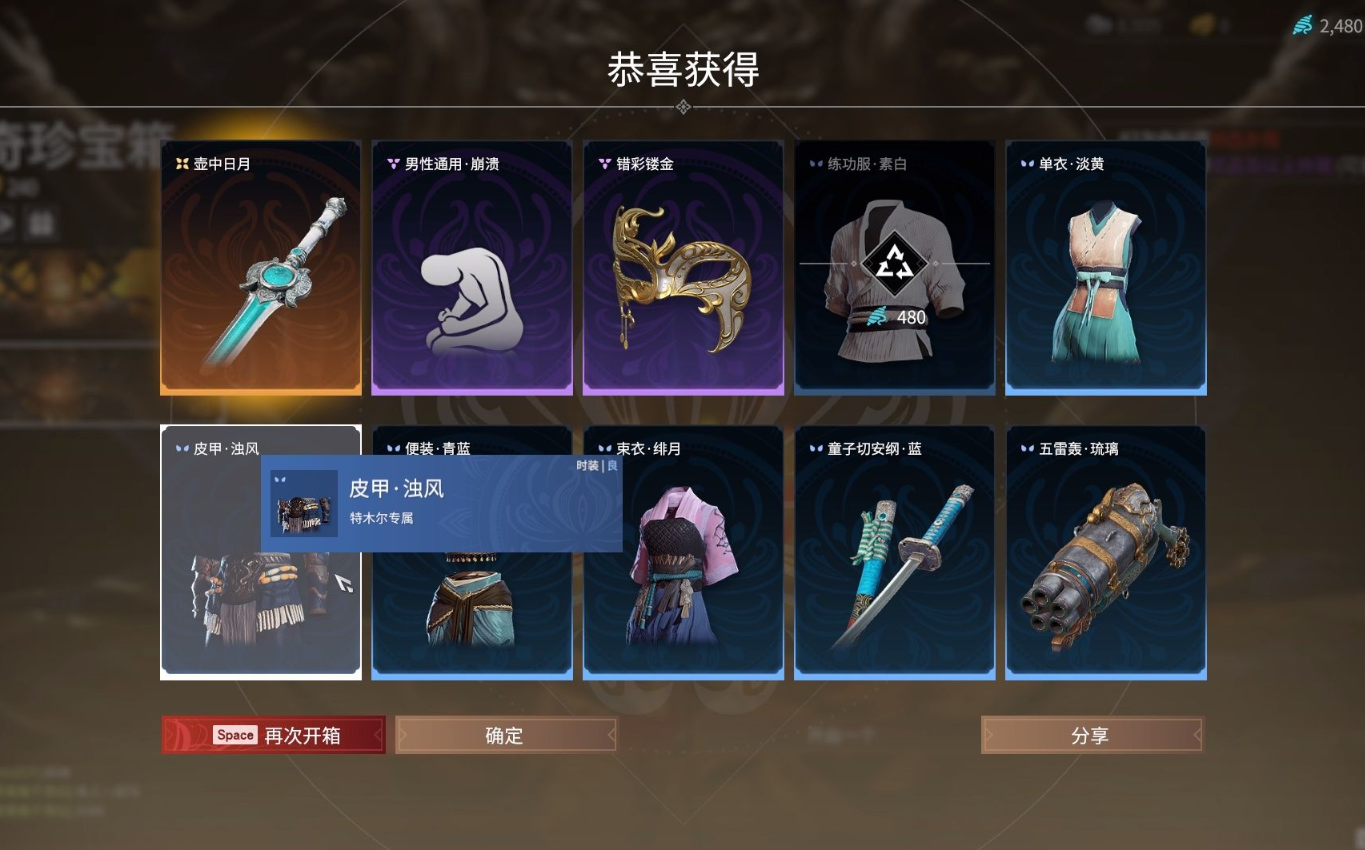Select the katana item 童子切安纲·蓝
Image resolution: width=1365 pixels, height=850 pixels.
894,560
